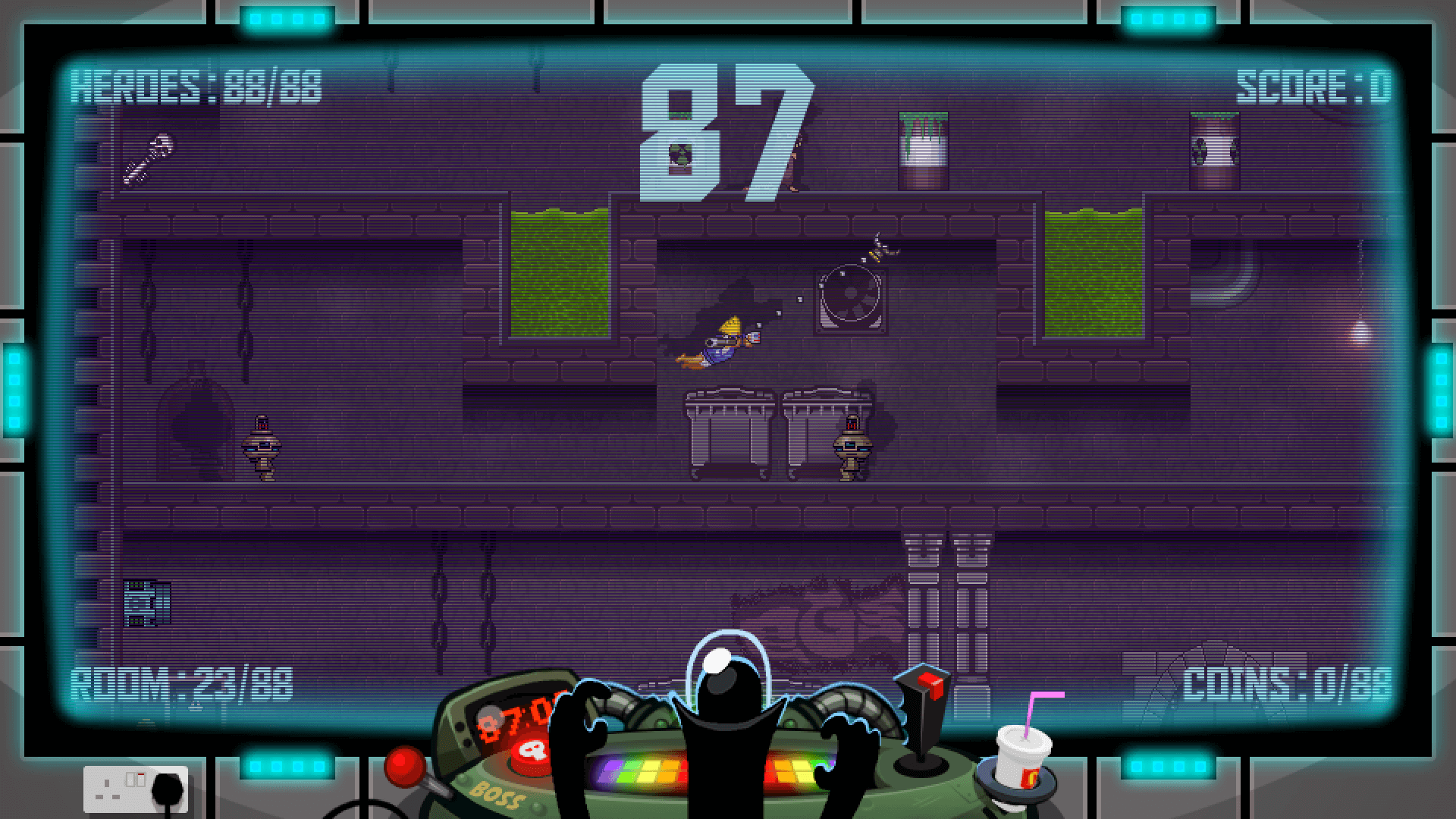Toggle the wall power socket switch
The height and width of the screenshot is (819, 1456).
(x=135, y=780)
